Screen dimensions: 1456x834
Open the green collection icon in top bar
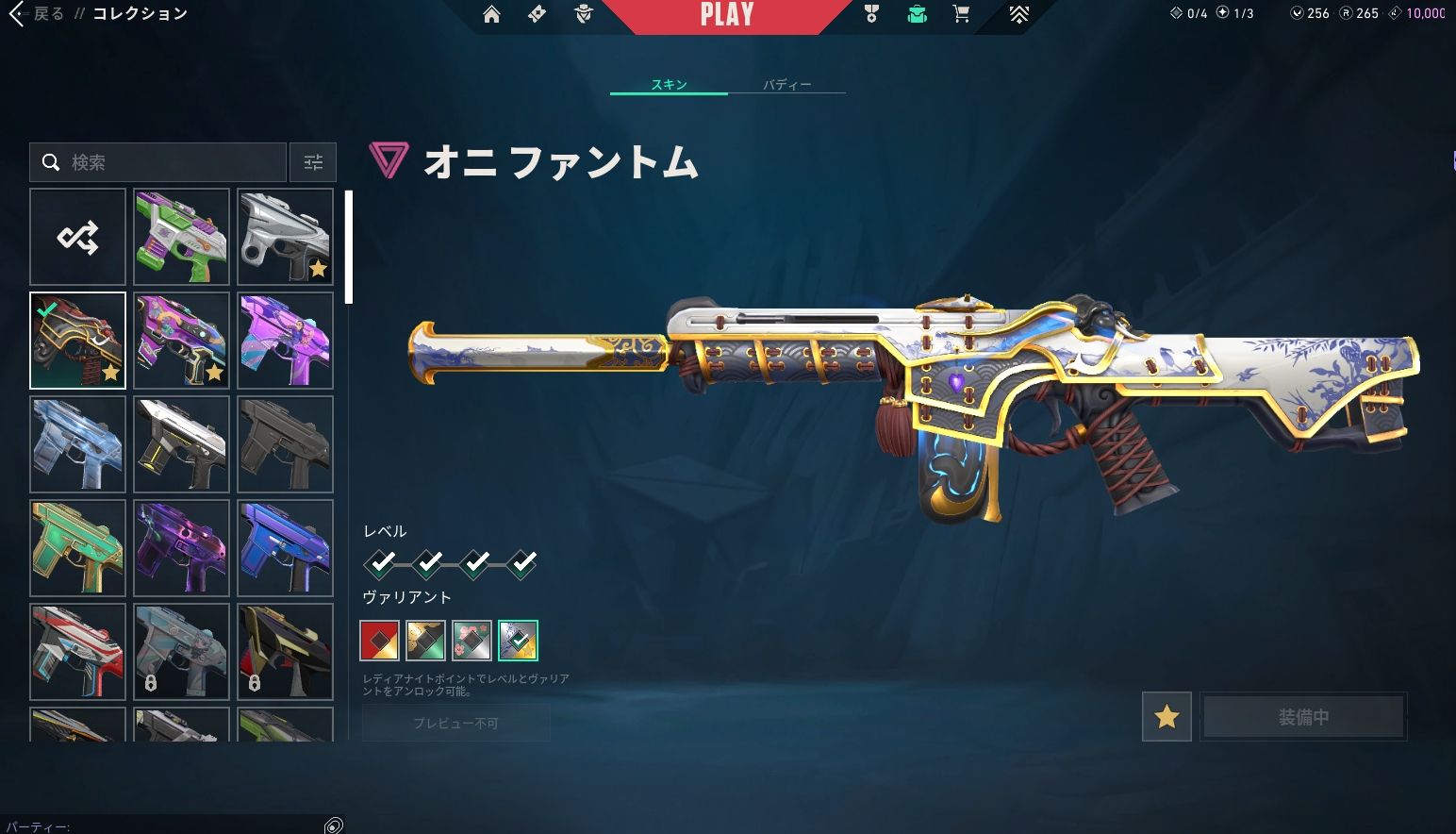[917, 14]
